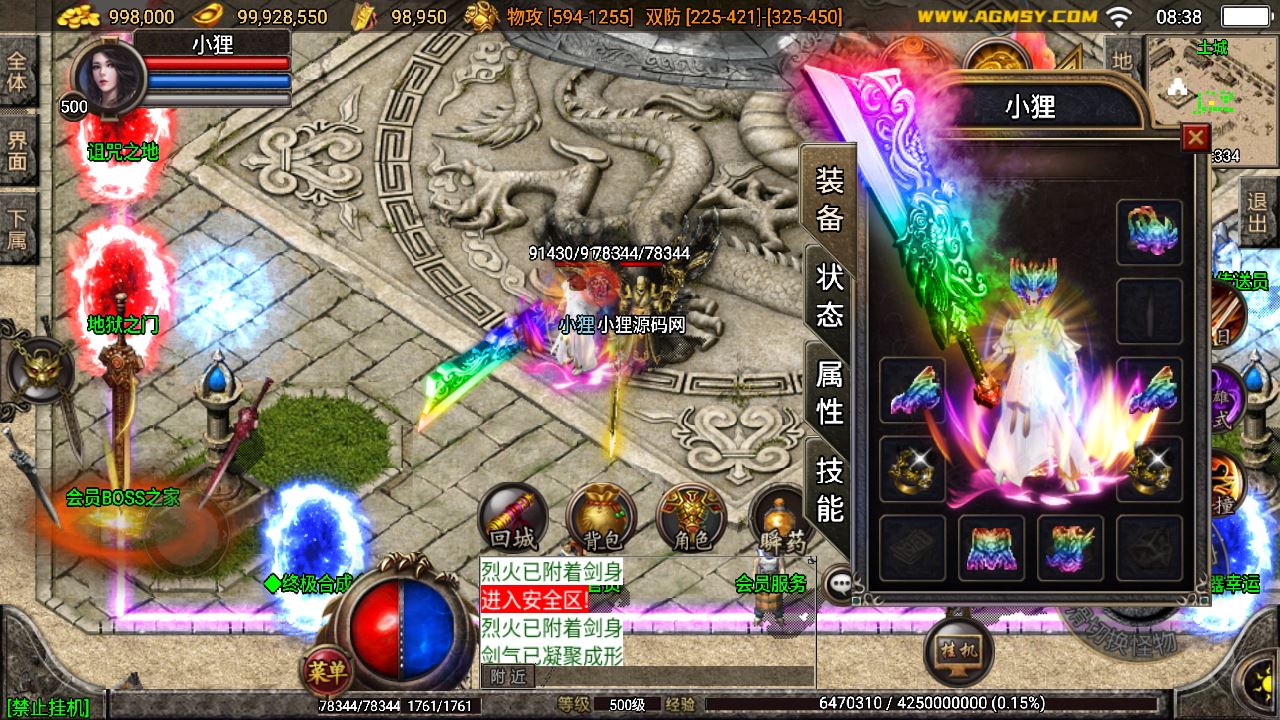Click the 菜单 menu button
The image size is (1280, 720).
click(327, 671)
